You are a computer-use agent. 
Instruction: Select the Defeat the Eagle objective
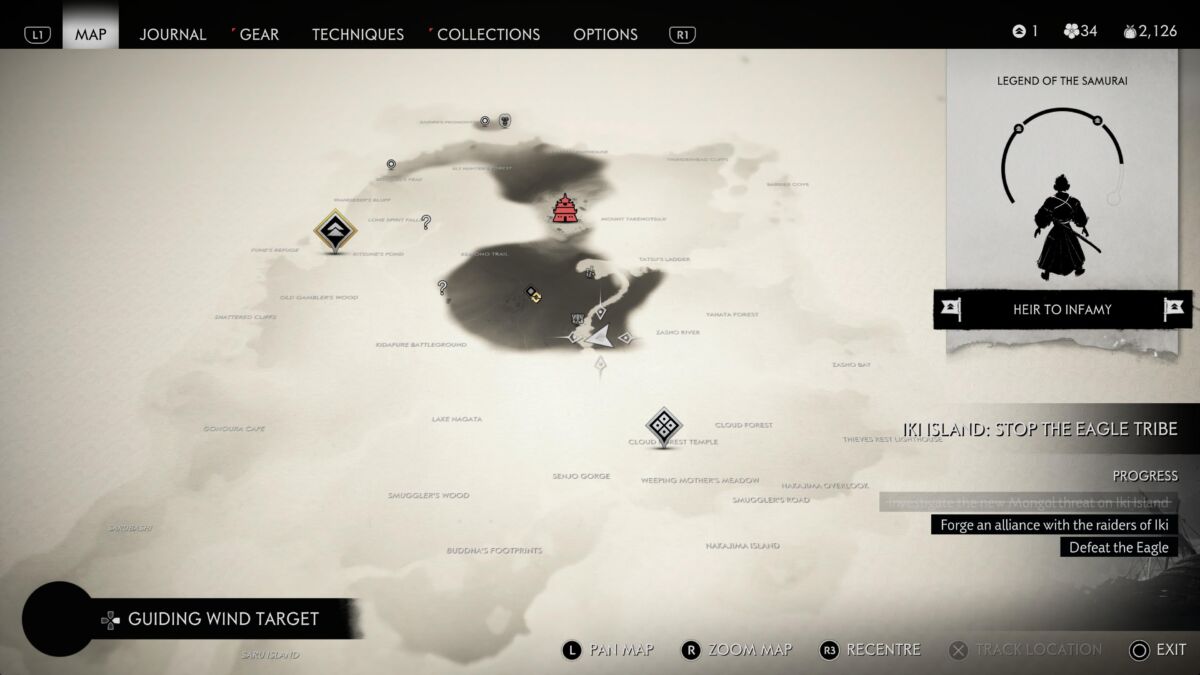coord(1118,547)
